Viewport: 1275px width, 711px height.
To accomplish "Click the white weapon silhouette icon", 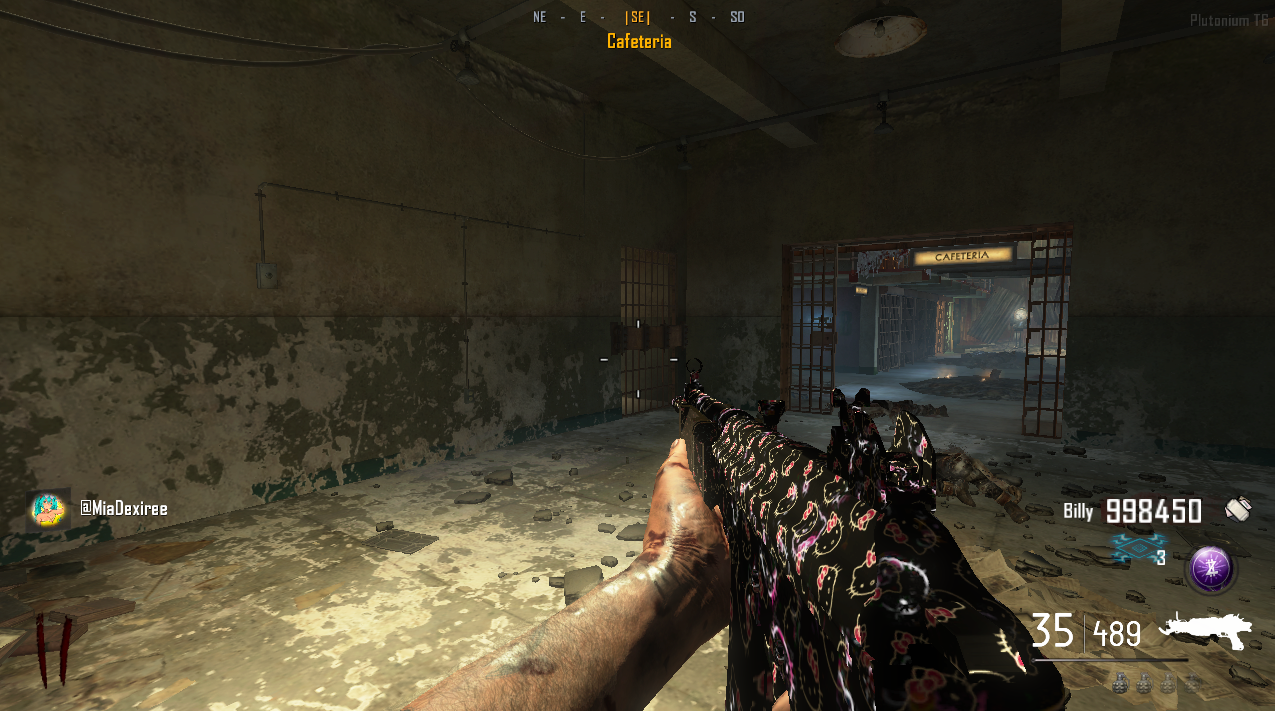I will click(1205, 632).
